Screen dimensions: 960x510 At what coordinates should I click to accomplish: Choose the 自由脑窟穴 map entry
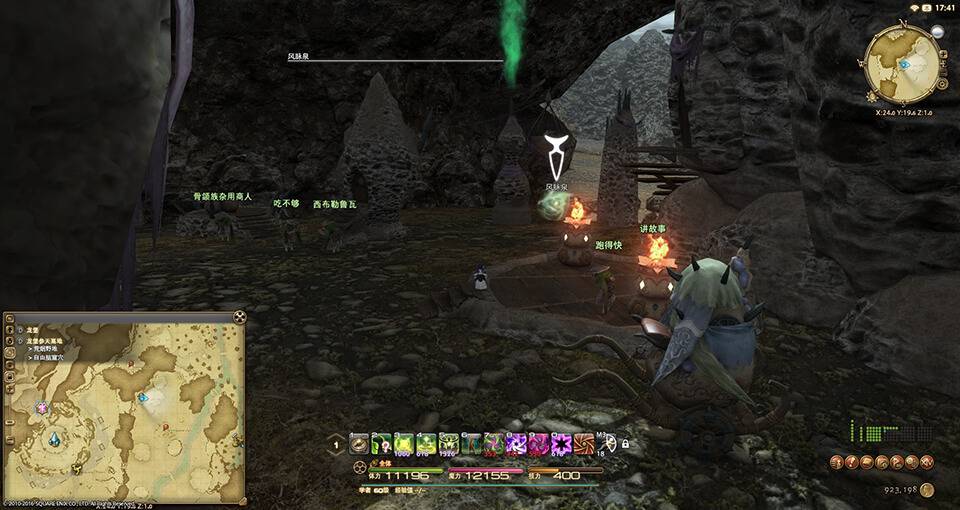click(52, 358)
